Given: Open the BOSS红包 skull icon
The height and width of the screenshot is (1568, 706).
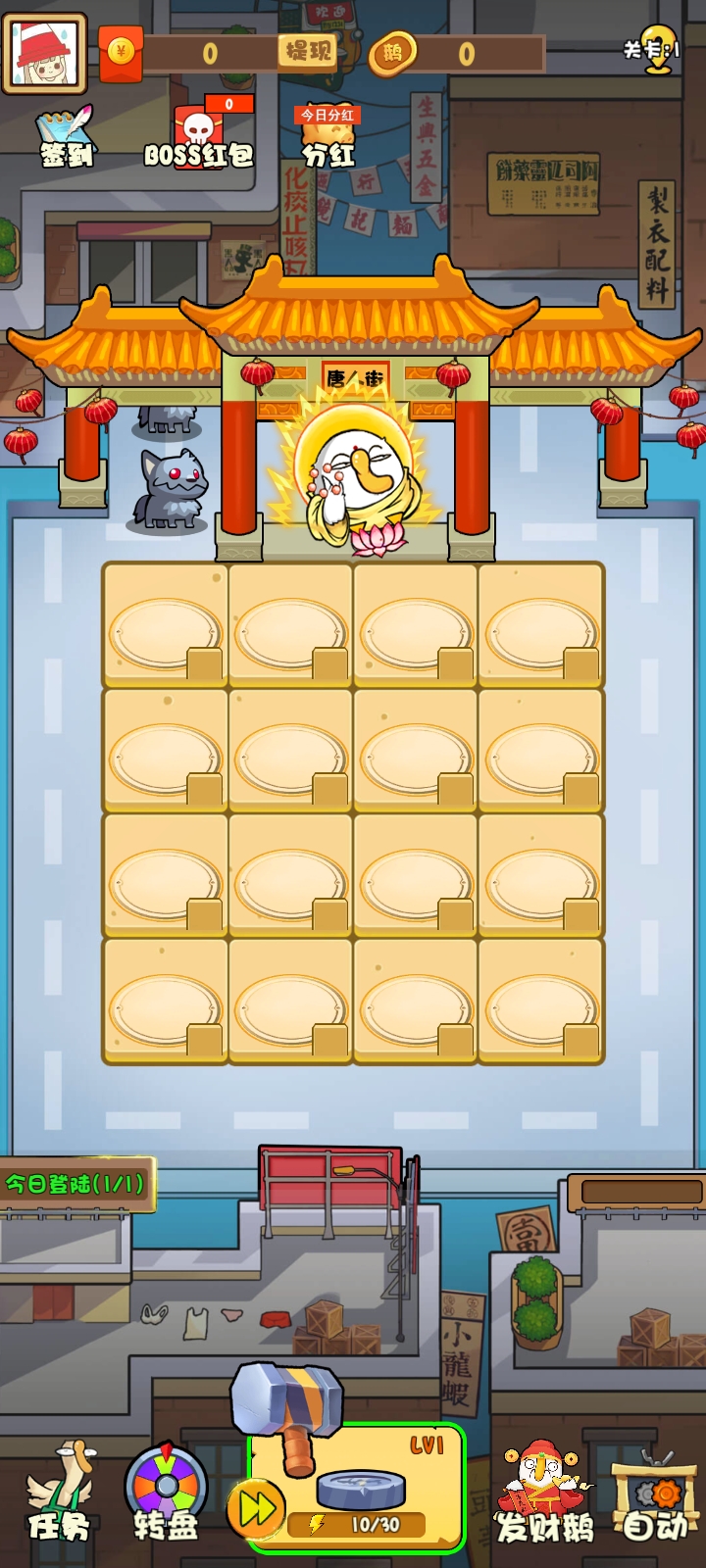Looking at the screenshot, I should [199, 138].
